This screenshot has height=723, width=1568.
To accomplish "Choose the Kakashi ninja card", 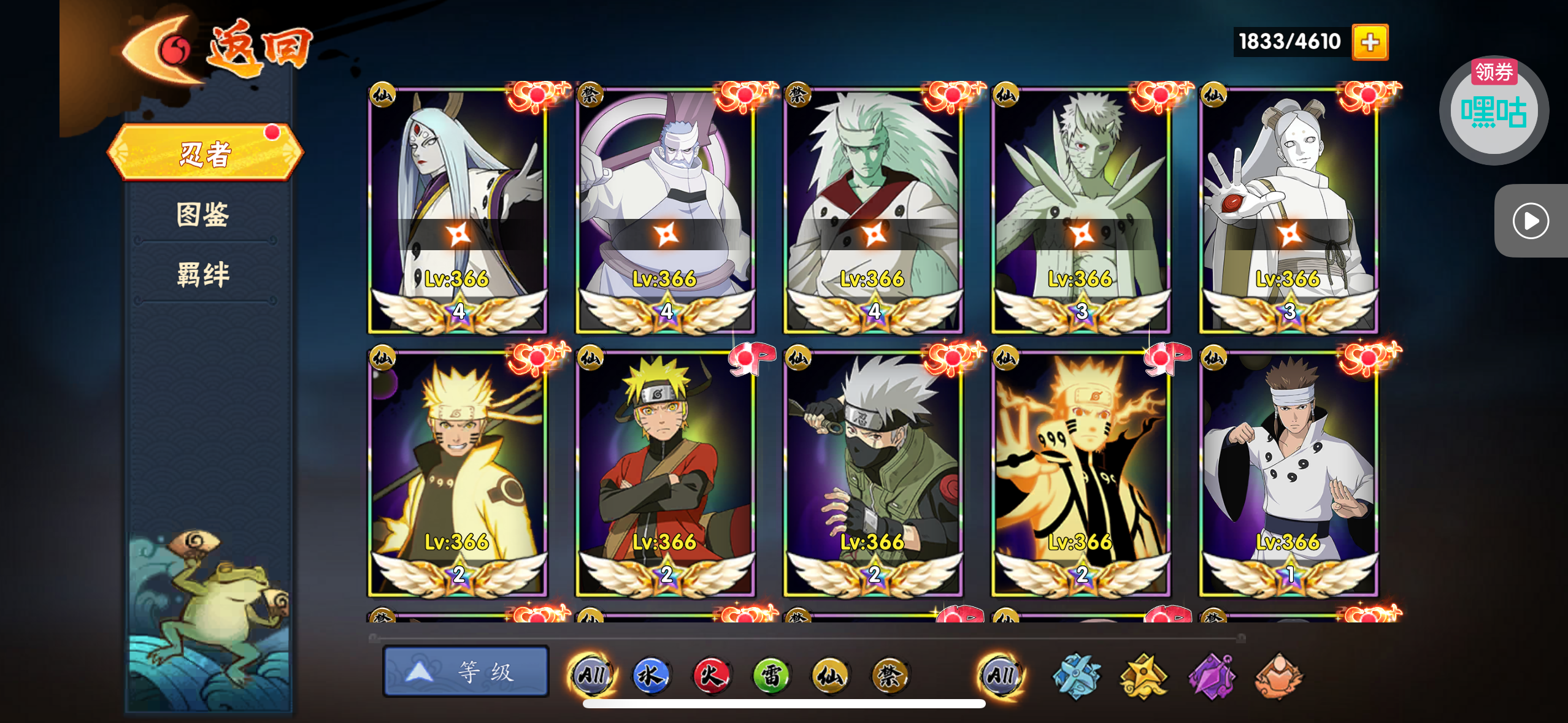I will click(x=873, y=472).
